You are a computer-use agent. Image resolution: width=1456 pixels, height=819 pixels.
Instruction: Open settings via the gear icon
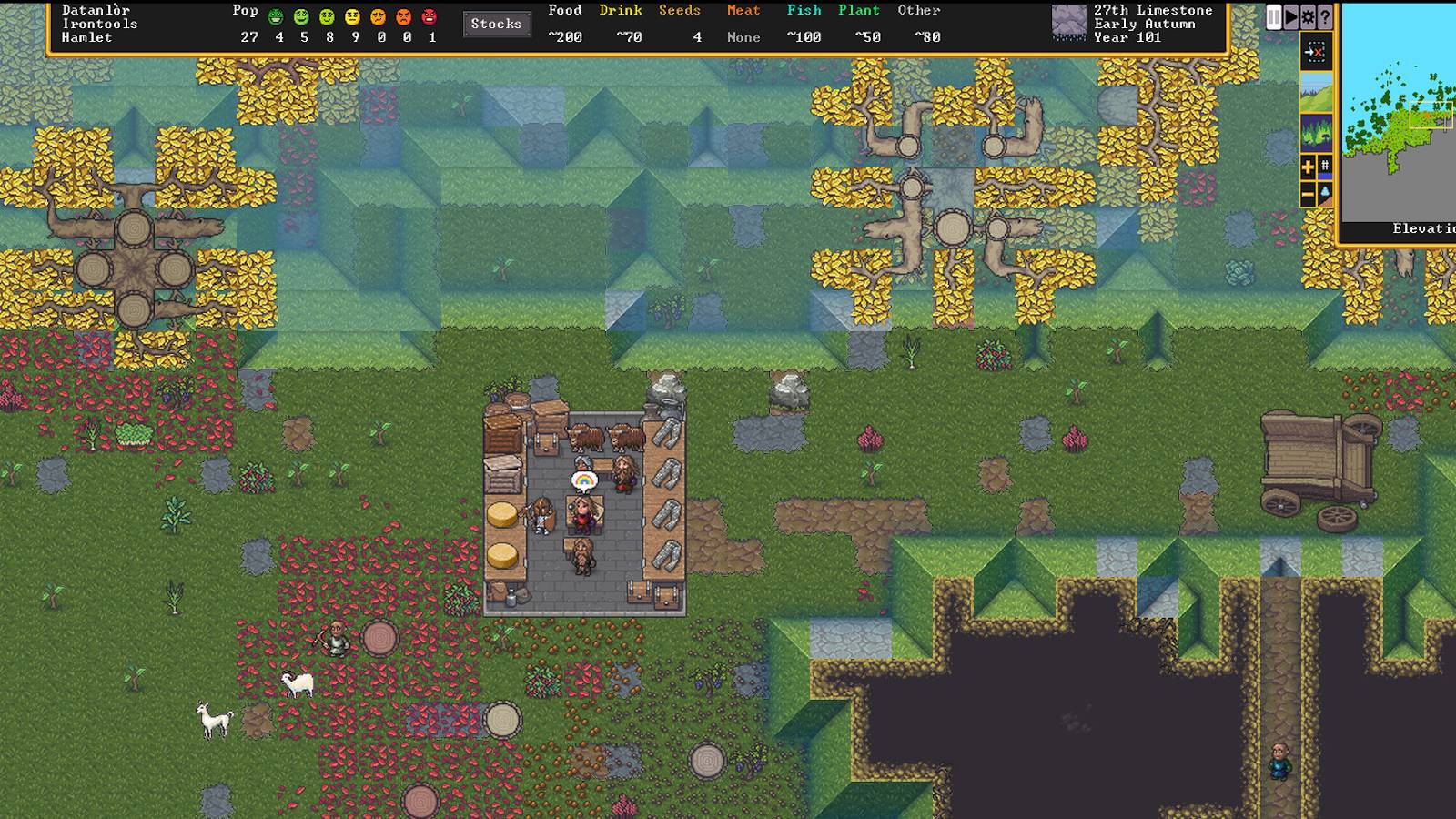1309,16
